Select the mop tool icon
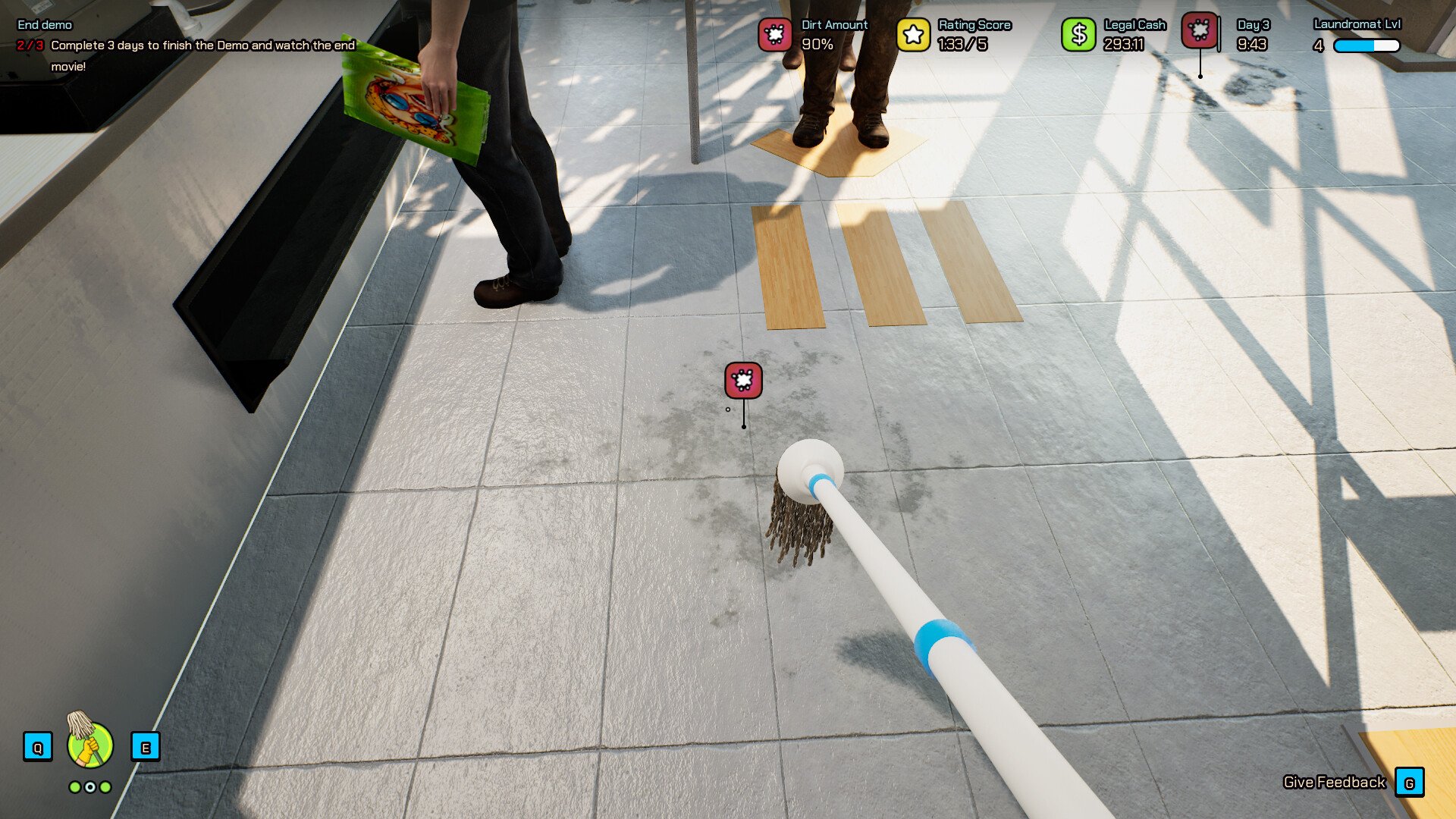Screen dimensions: 1456x819 (89, 745)
